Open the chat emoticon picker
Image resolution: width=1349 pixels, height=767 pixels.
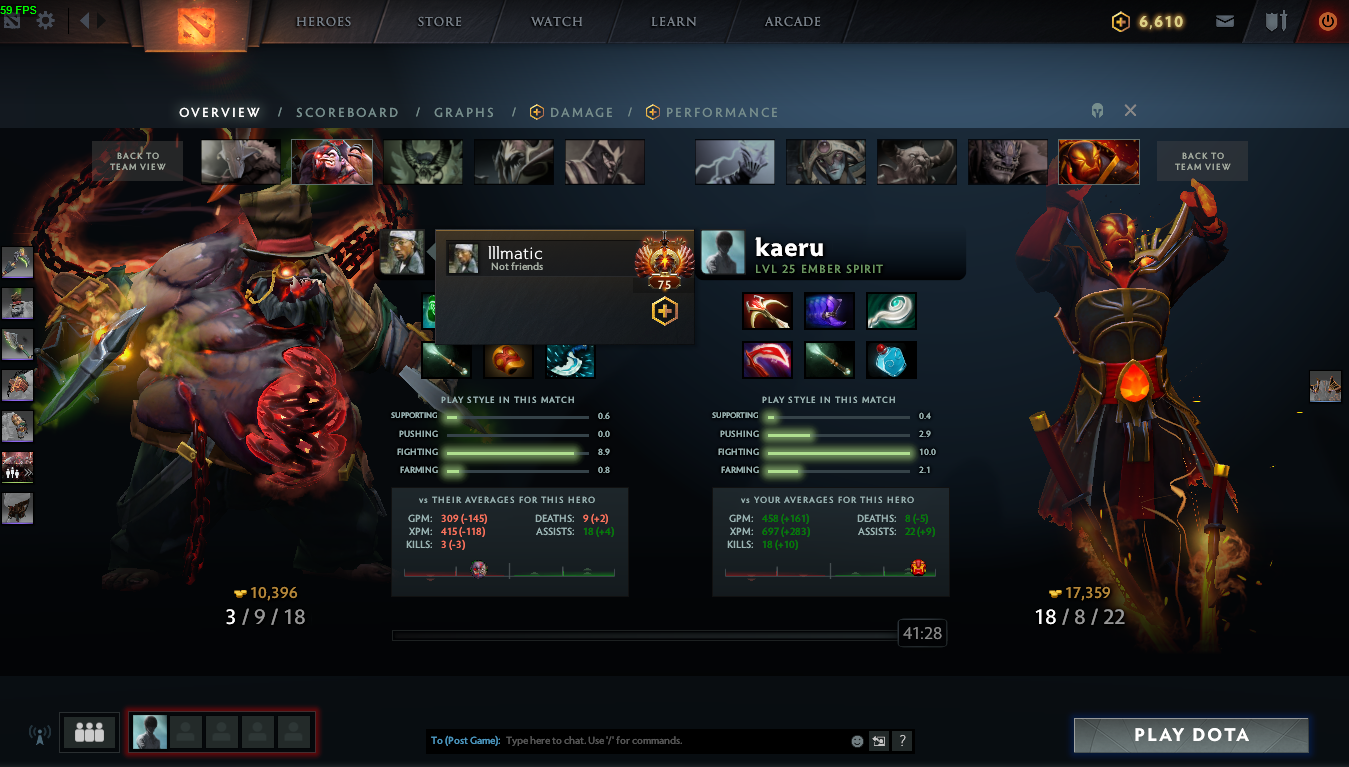point(857,741)
